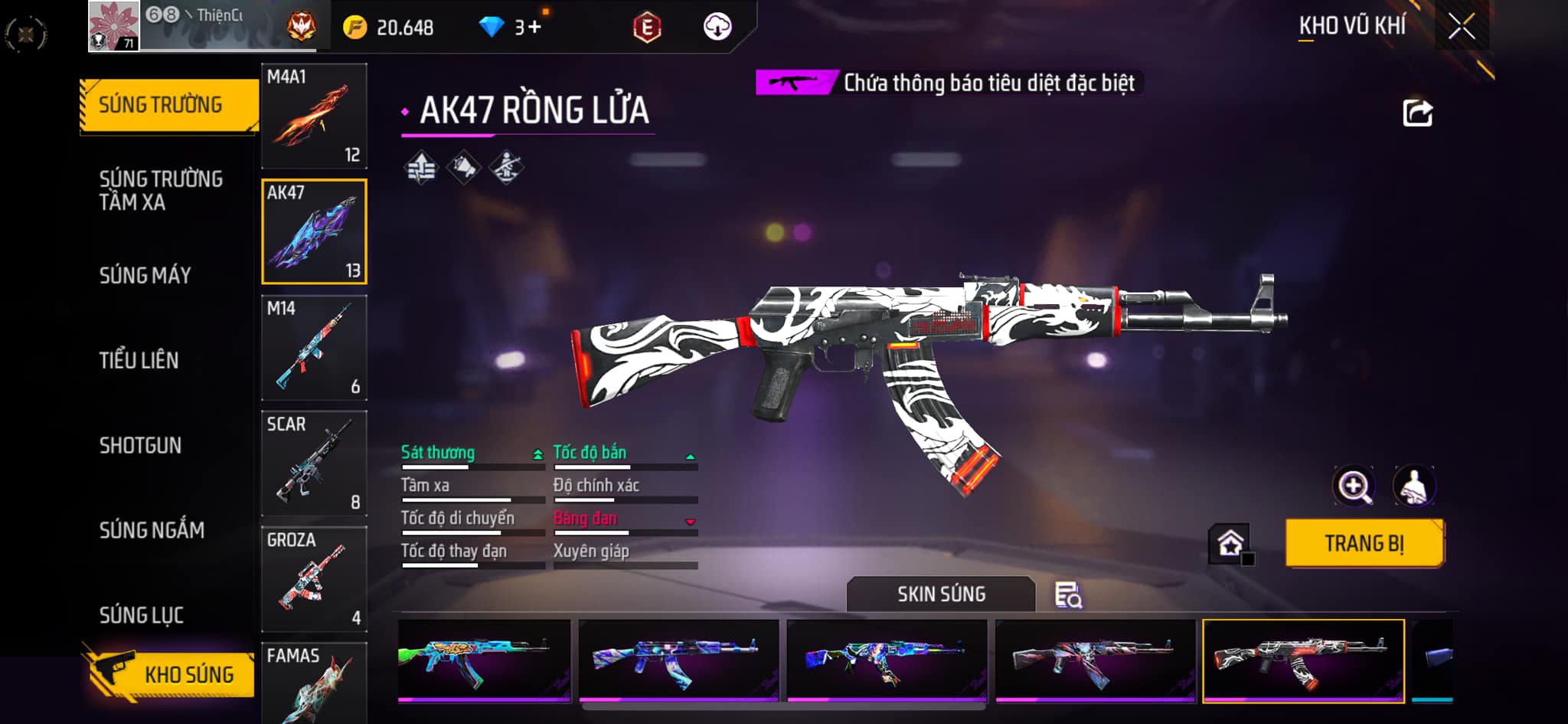Open the character preview icon
The image size is (1568, 724).
click(1413, 486)
